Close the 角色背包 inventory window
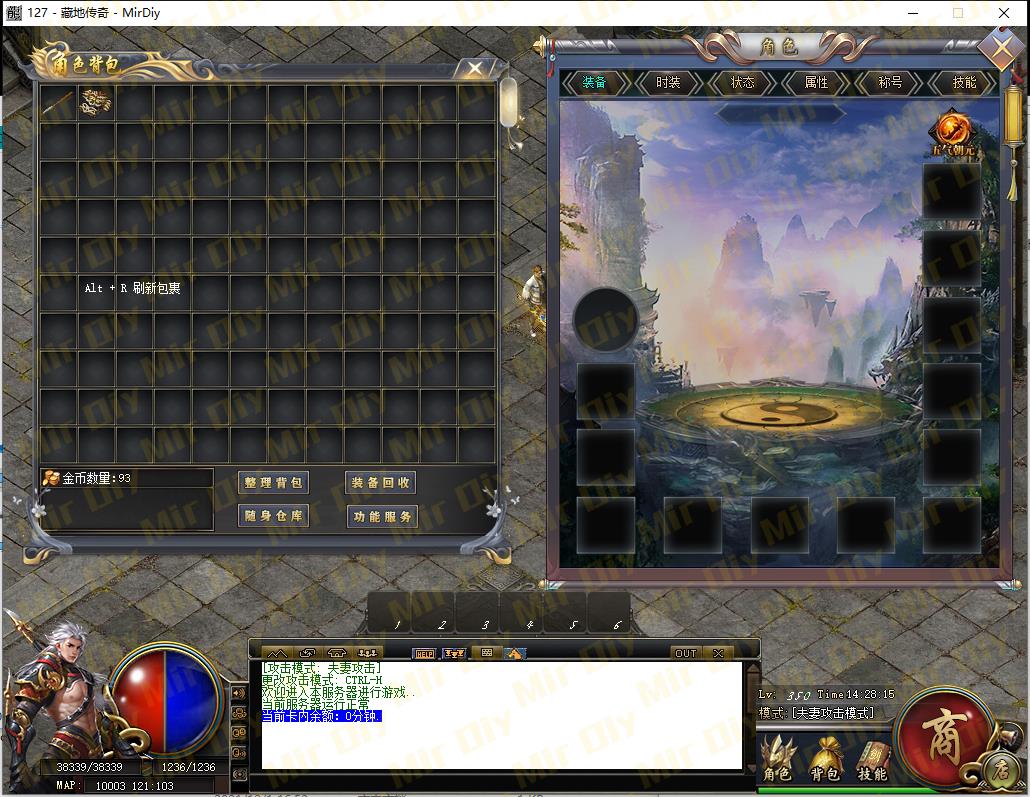Image resolution: width=1030 pixels, height=797 pixels. [x=474, y=68]
